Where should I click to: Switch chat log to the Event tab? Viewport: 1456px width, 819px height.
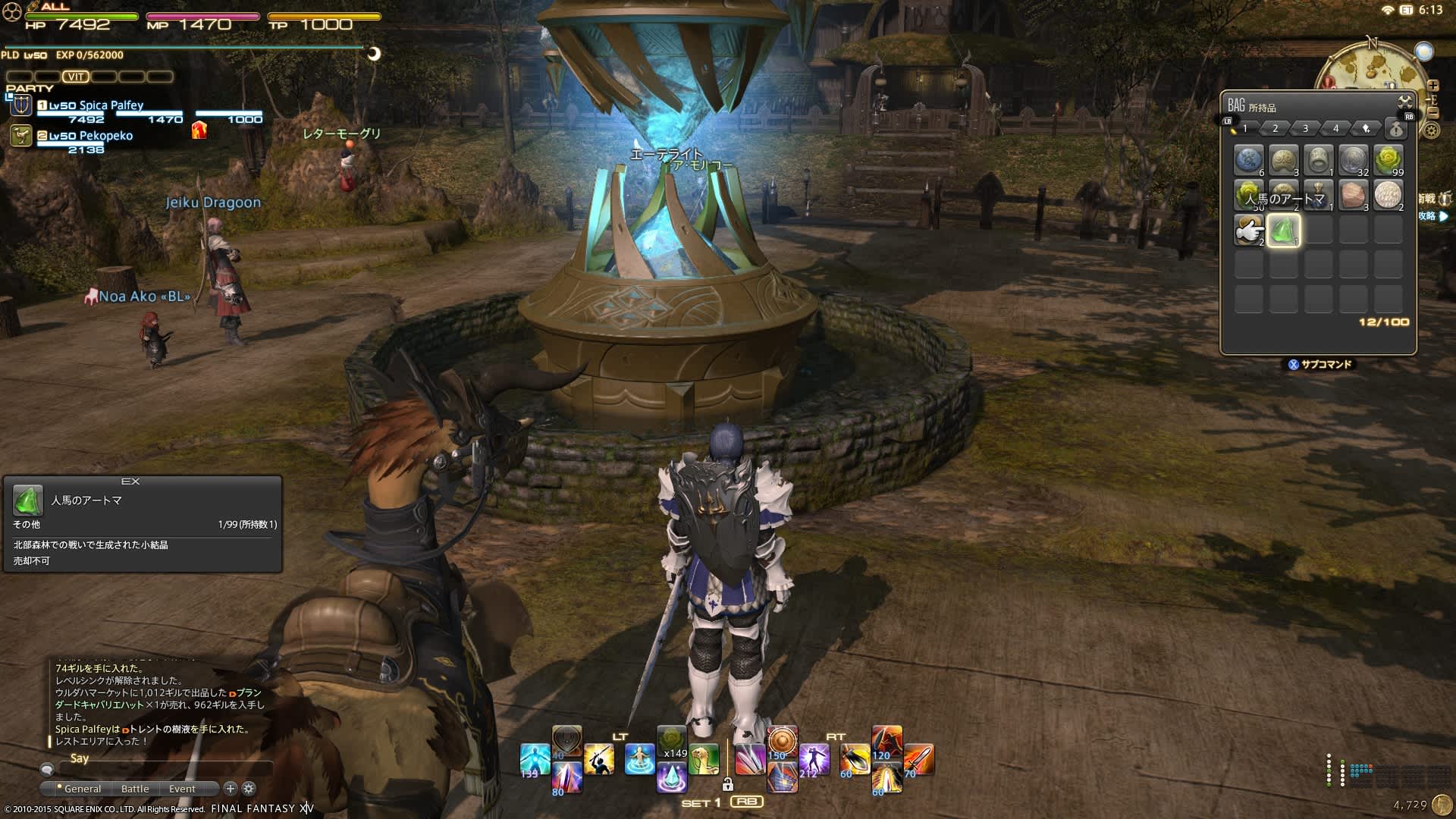click(x=182, y=789)
